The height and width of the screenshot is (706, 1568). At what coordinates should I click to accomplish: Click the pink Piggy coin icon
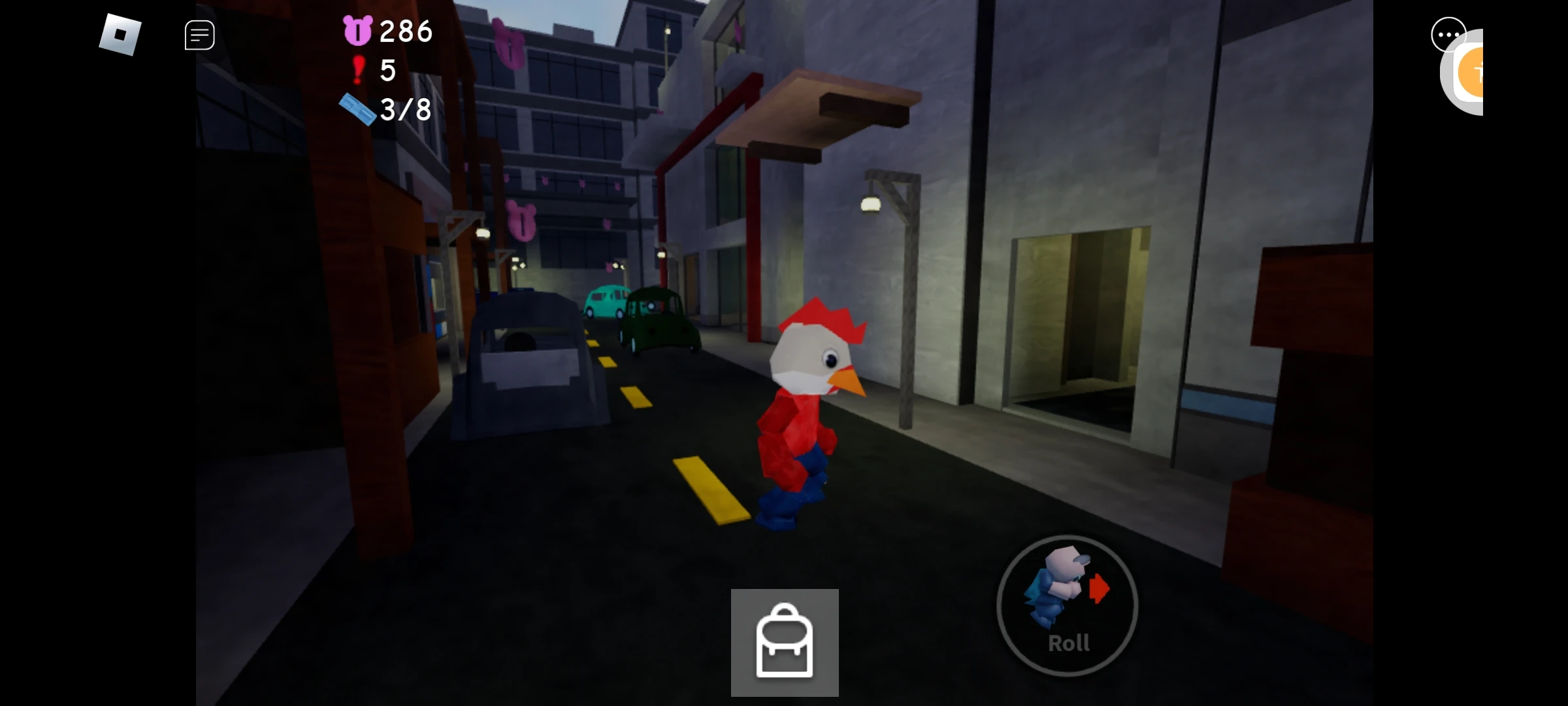[x=358, y=30]
